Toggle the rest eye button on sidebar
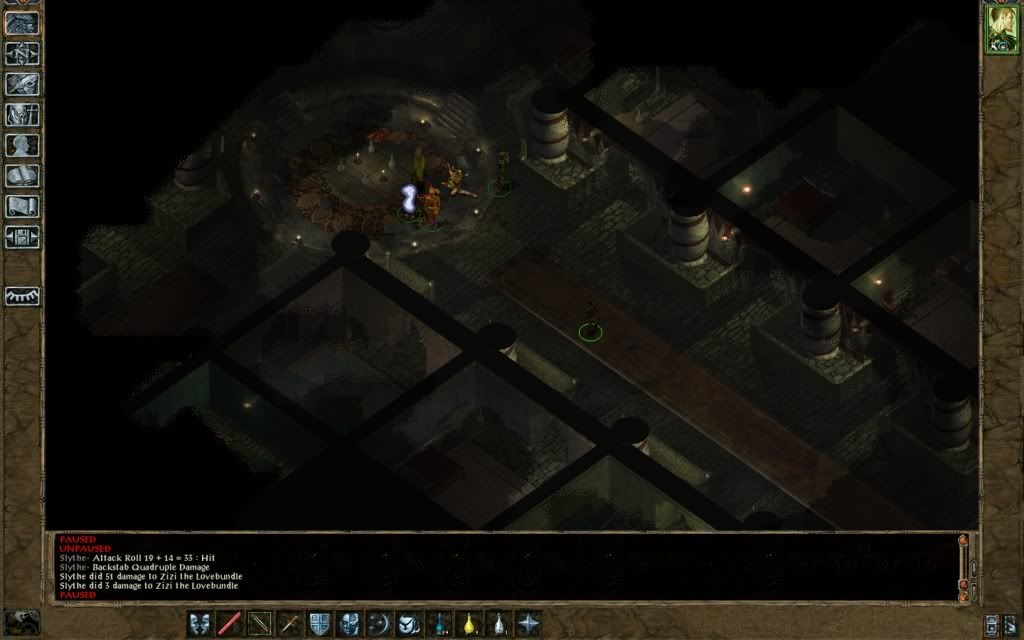 [22, 296]
